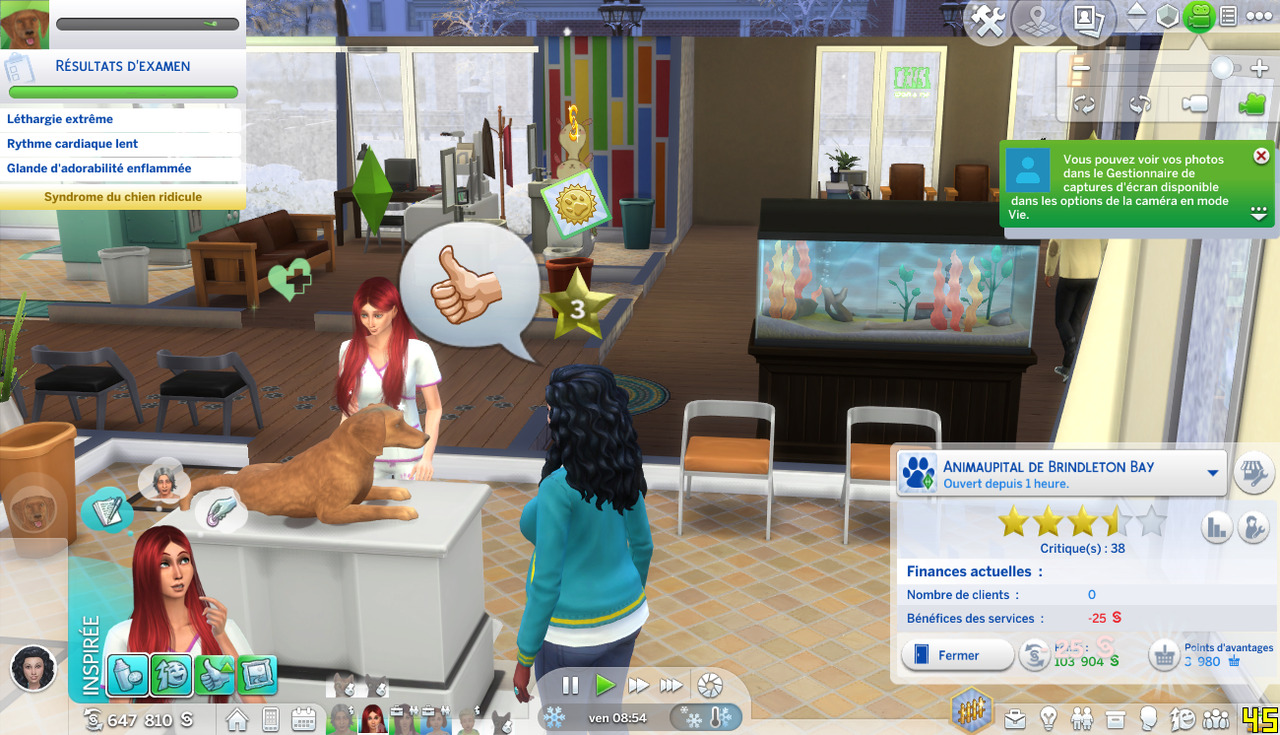Set game speed to normal play
The width and height of the screenshot is (1280, 735).
605,685
